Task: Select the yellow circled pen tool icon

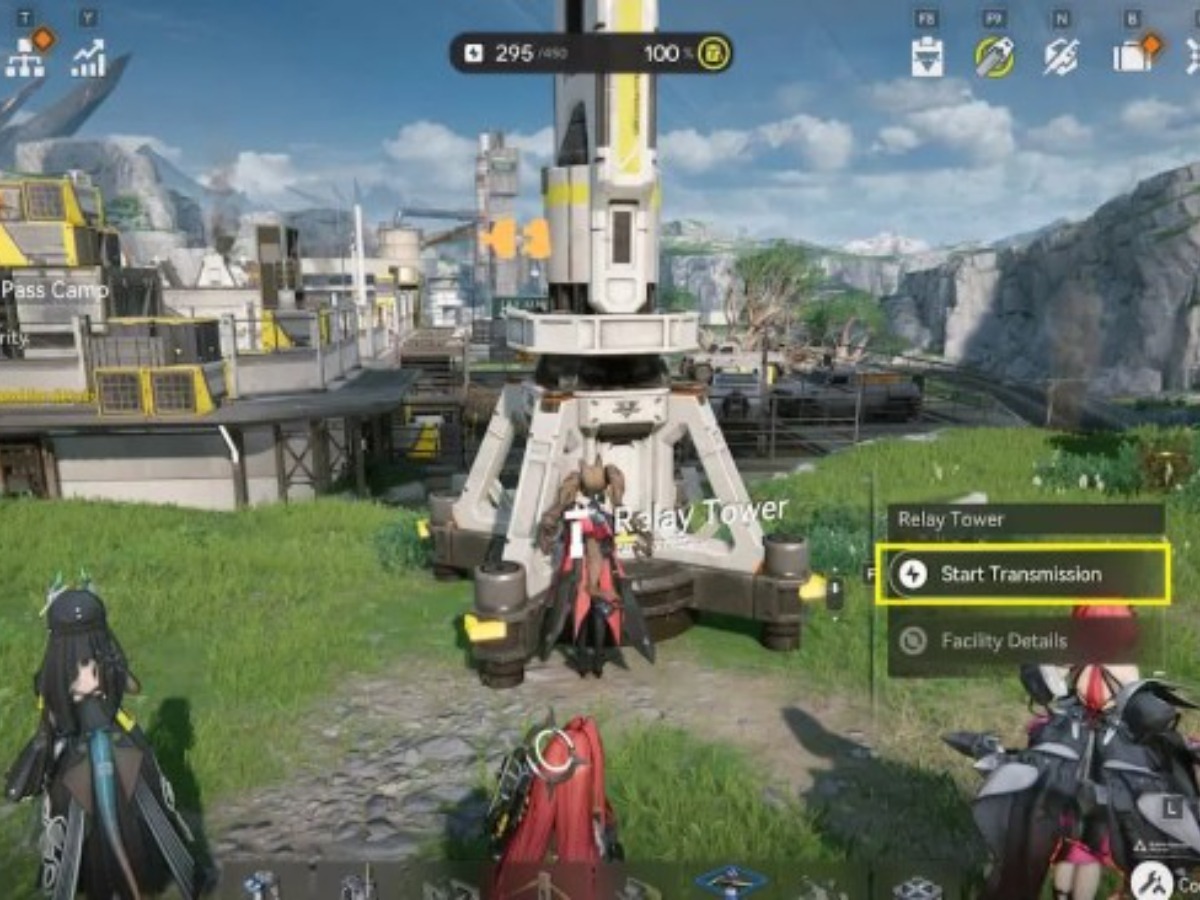Action: pyautogui.click(x=994, y=57)
